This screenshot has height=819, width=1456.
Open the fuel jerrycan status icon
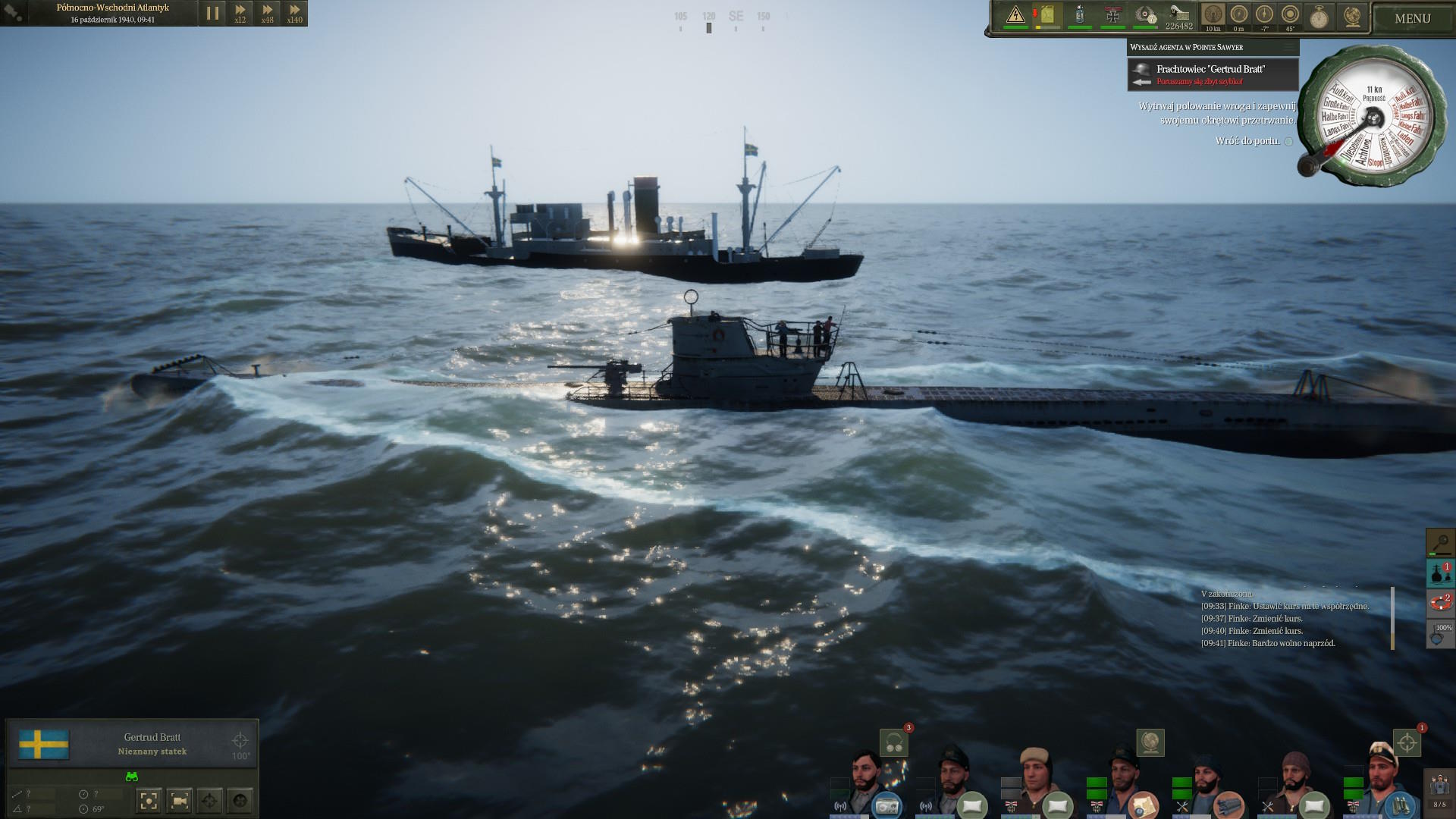tap(1047, 14)
